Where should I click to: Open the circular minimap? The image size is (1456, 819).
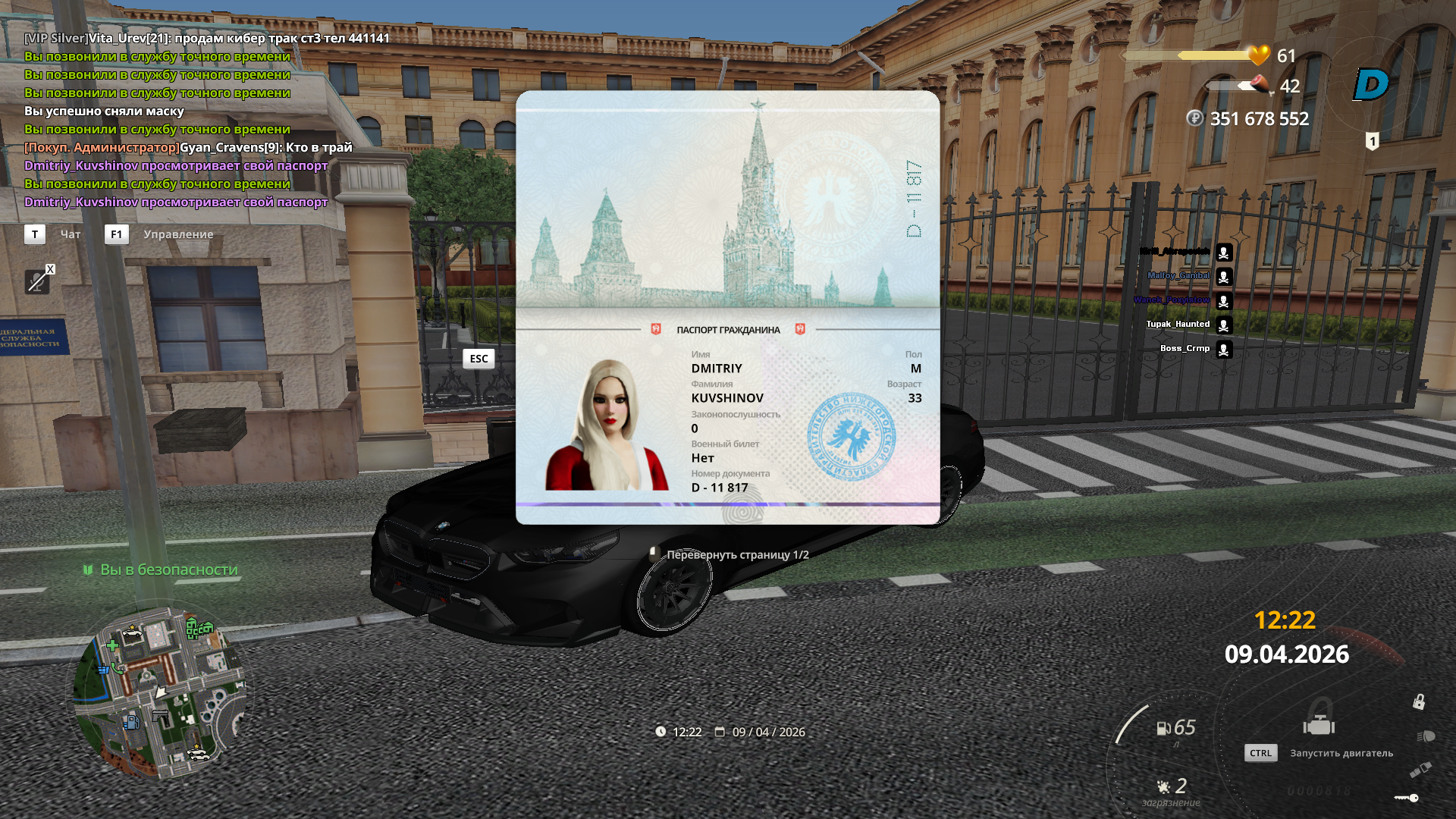(159, 689)
